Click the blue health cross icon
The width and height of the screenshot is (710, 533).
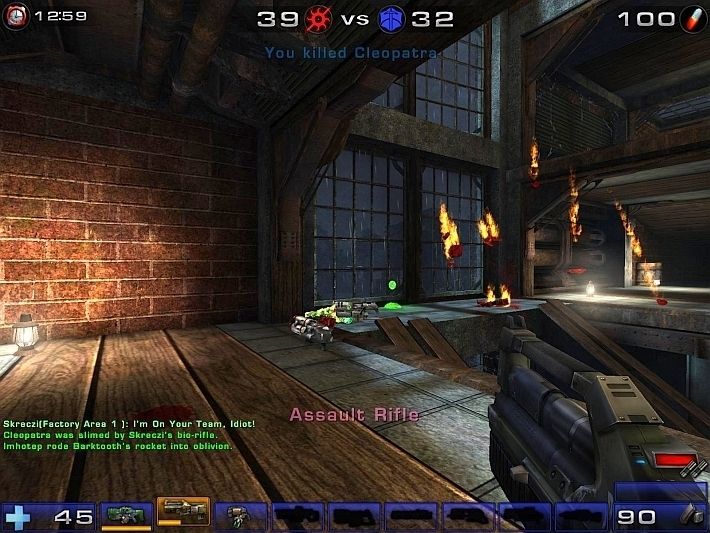(16, 516)
